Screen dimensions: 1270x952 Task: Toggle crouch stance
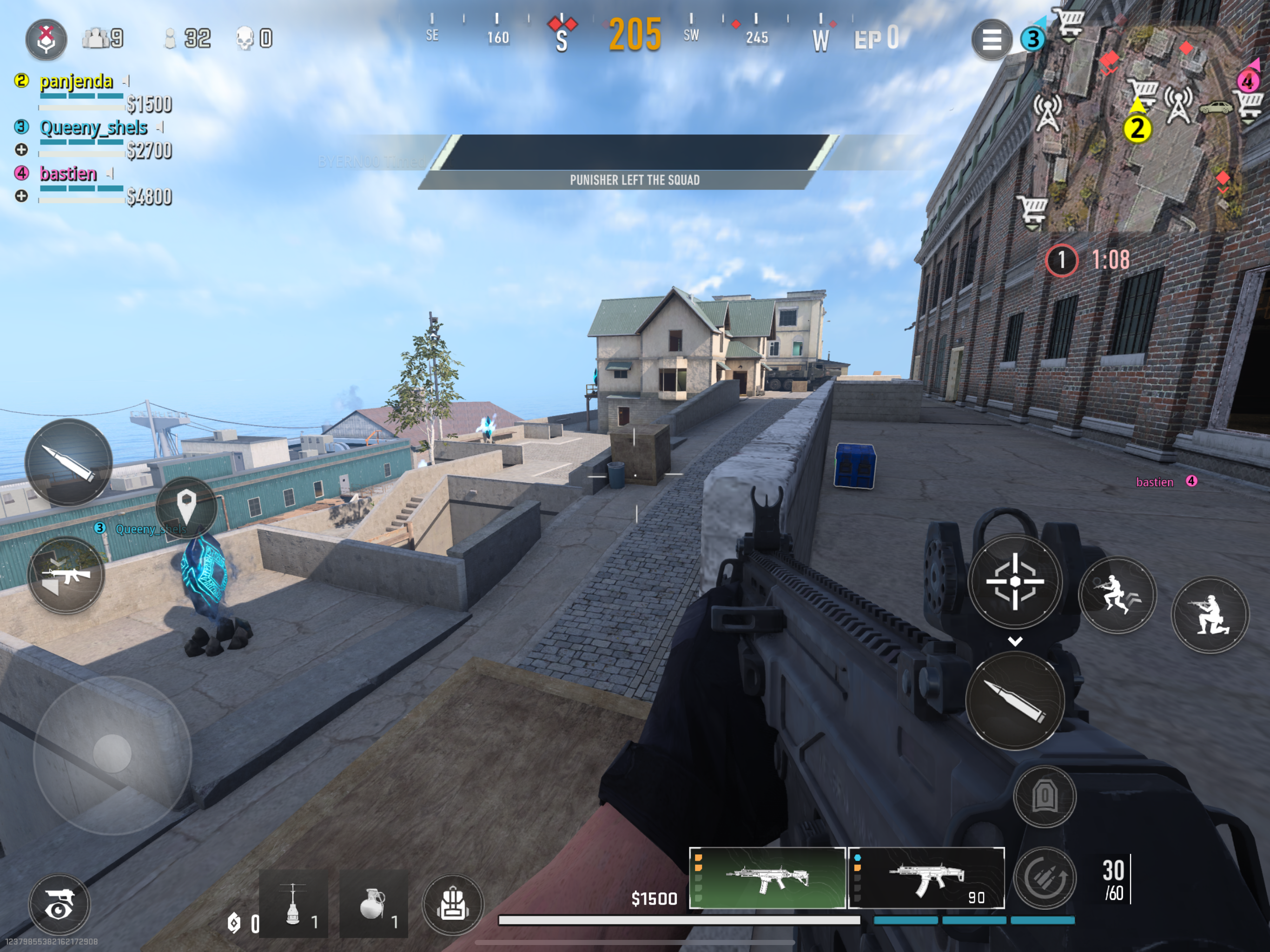(x=1209, y=614)
